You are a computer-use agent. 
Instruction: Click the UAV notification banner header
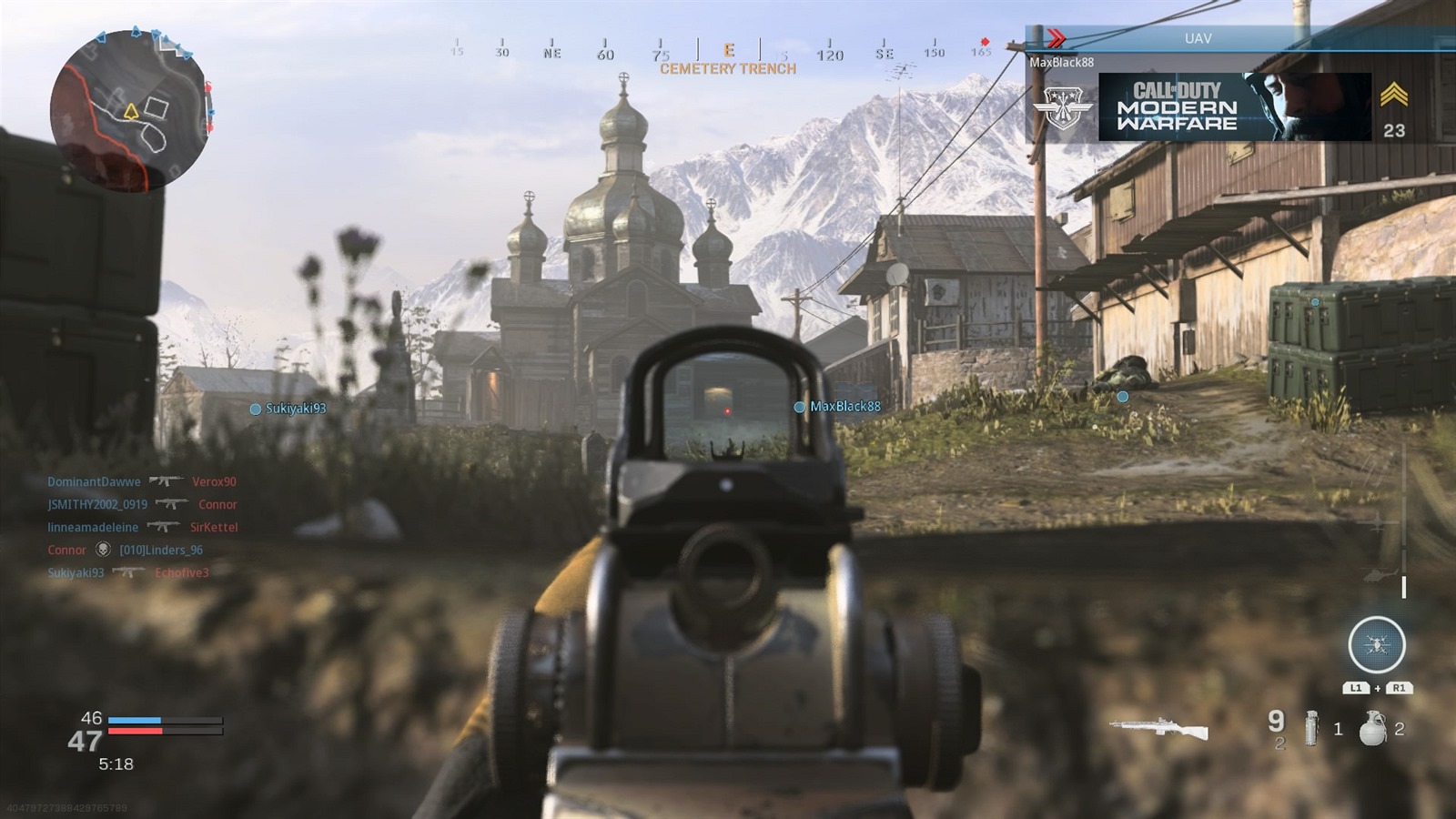[1198, 38]
